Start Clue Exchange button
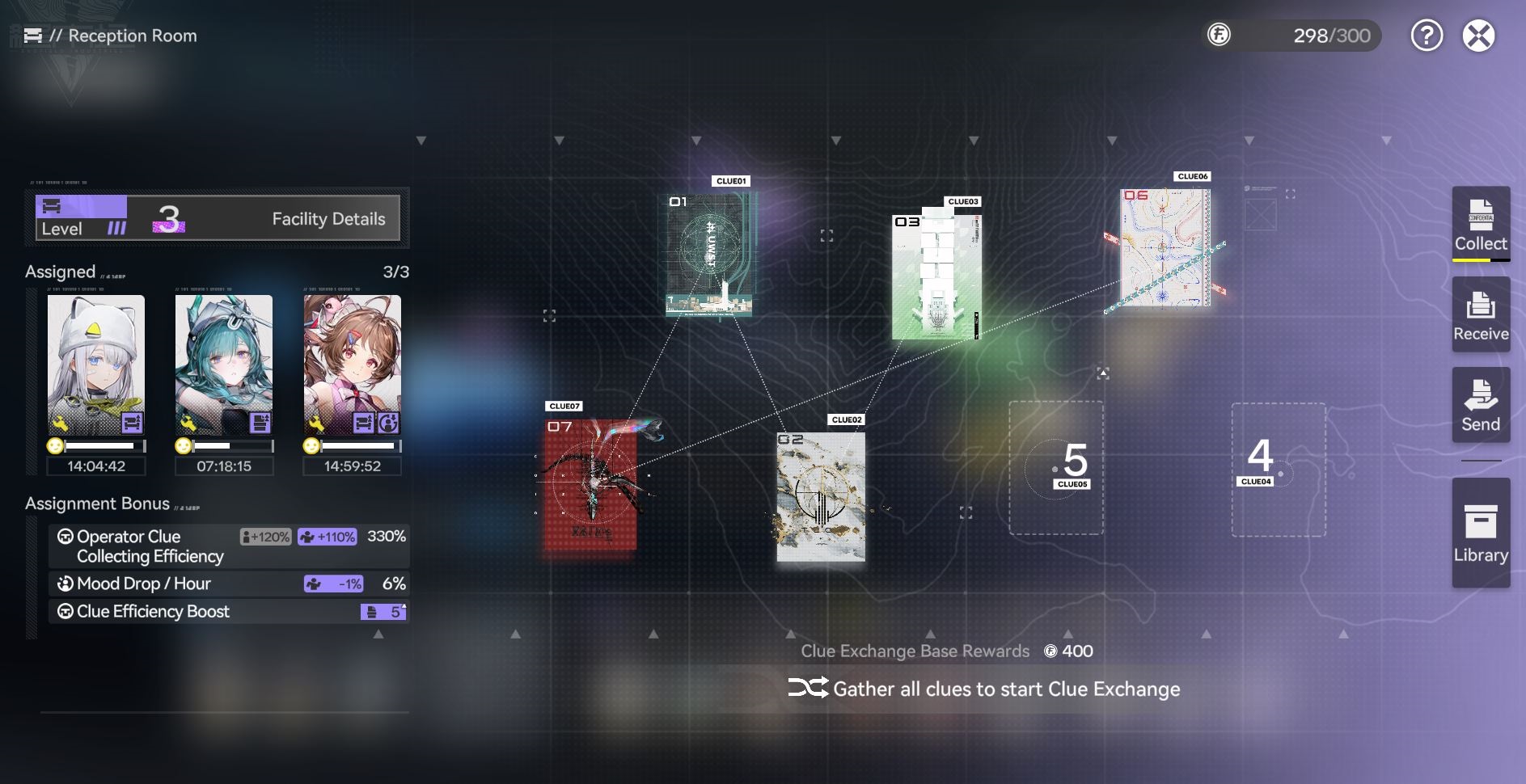The height and width of the screenshot is (784, 1526). (x=984, y=689)
